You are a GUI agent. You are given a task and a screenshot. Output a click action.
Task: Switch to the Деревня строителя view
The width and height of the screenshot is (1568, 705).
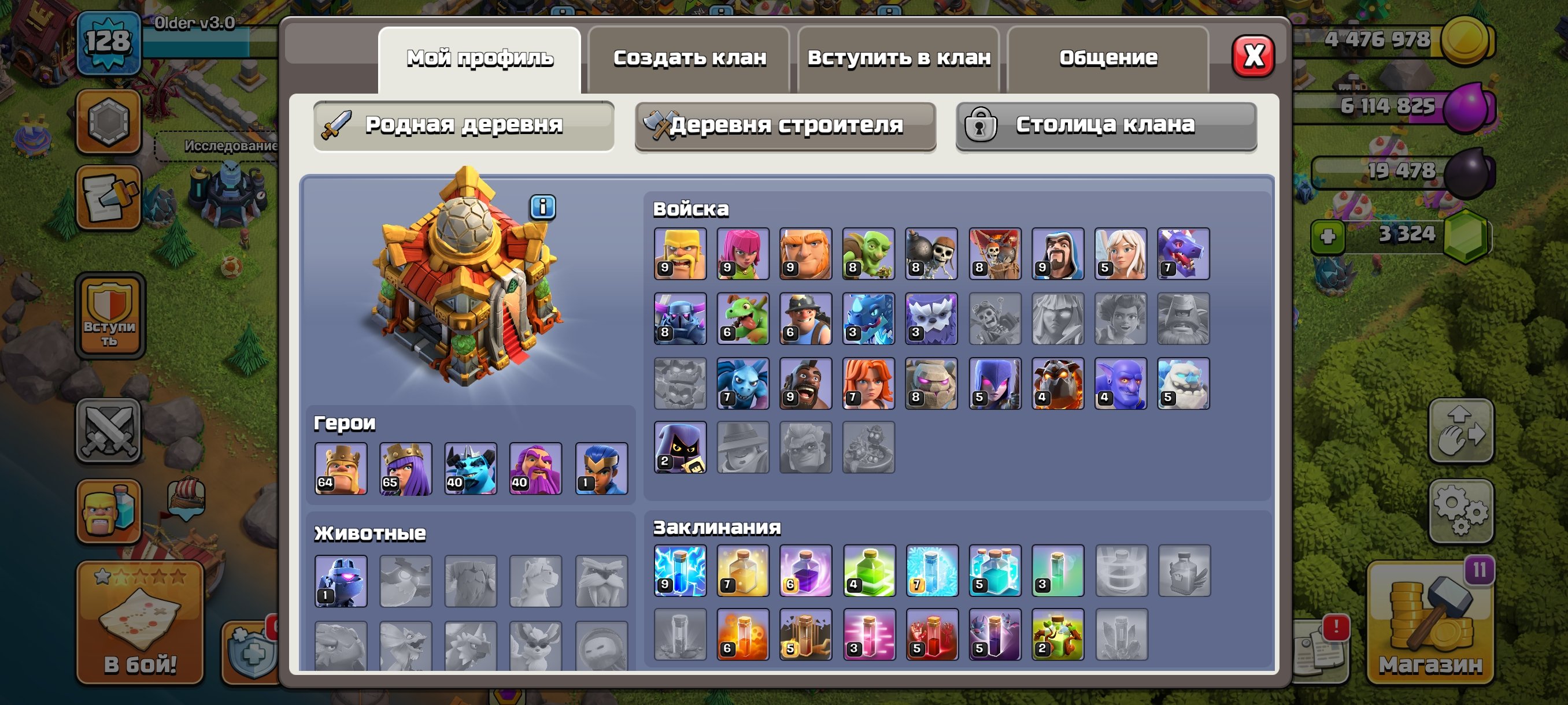click(785, 126)
